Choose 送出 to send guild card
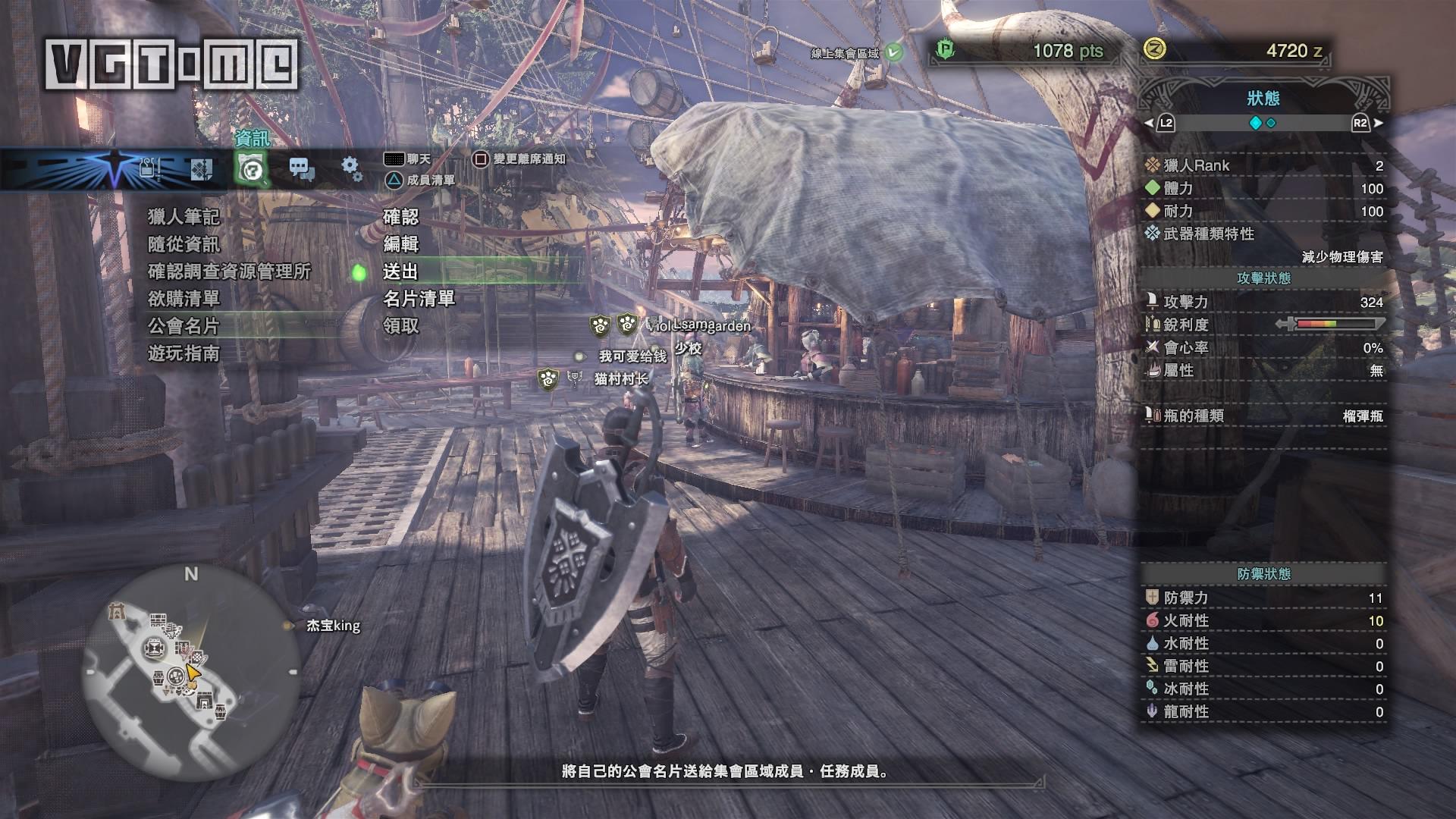This screenshot has width=1456, height=819. (400, 271)
